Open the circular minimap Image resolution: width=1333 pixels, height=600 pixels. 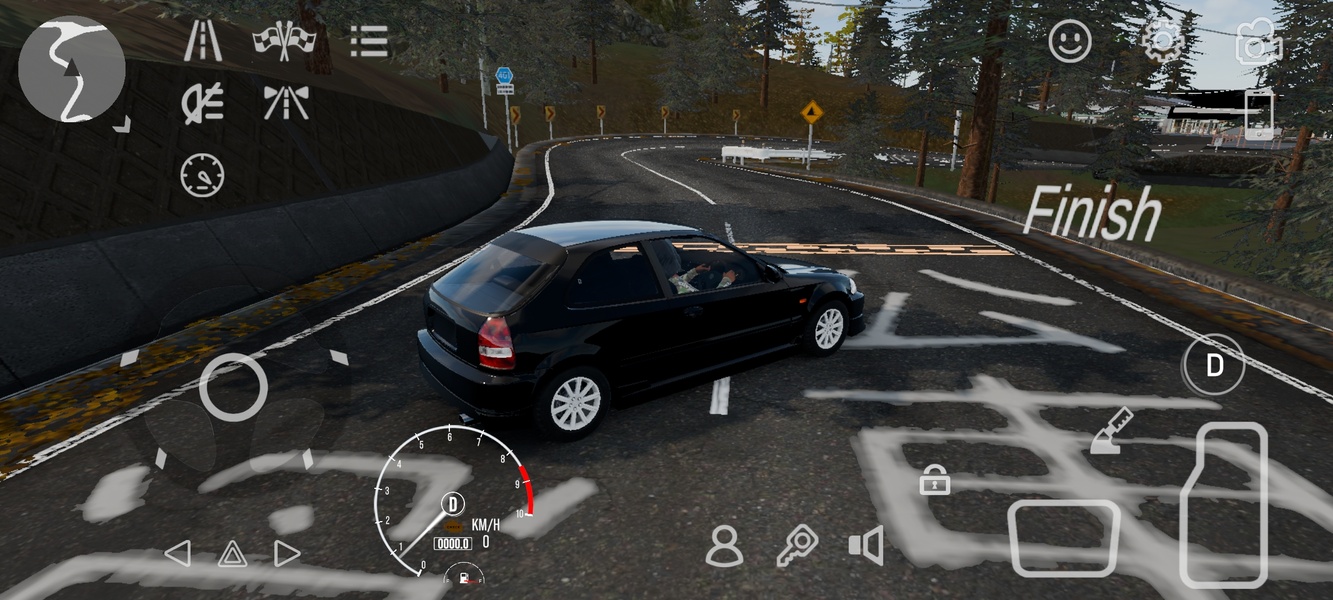[71, 69]
